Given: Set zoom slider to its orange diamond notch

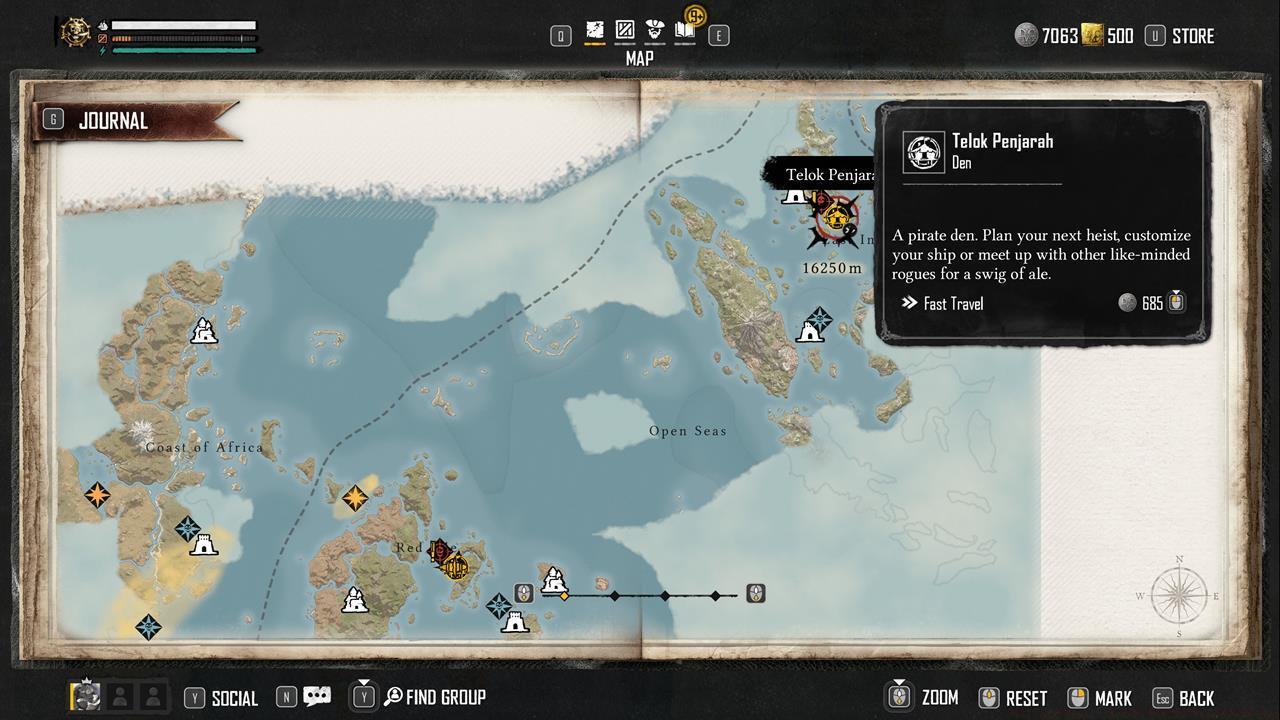Looking at the screenshot, I should point(565,596).
